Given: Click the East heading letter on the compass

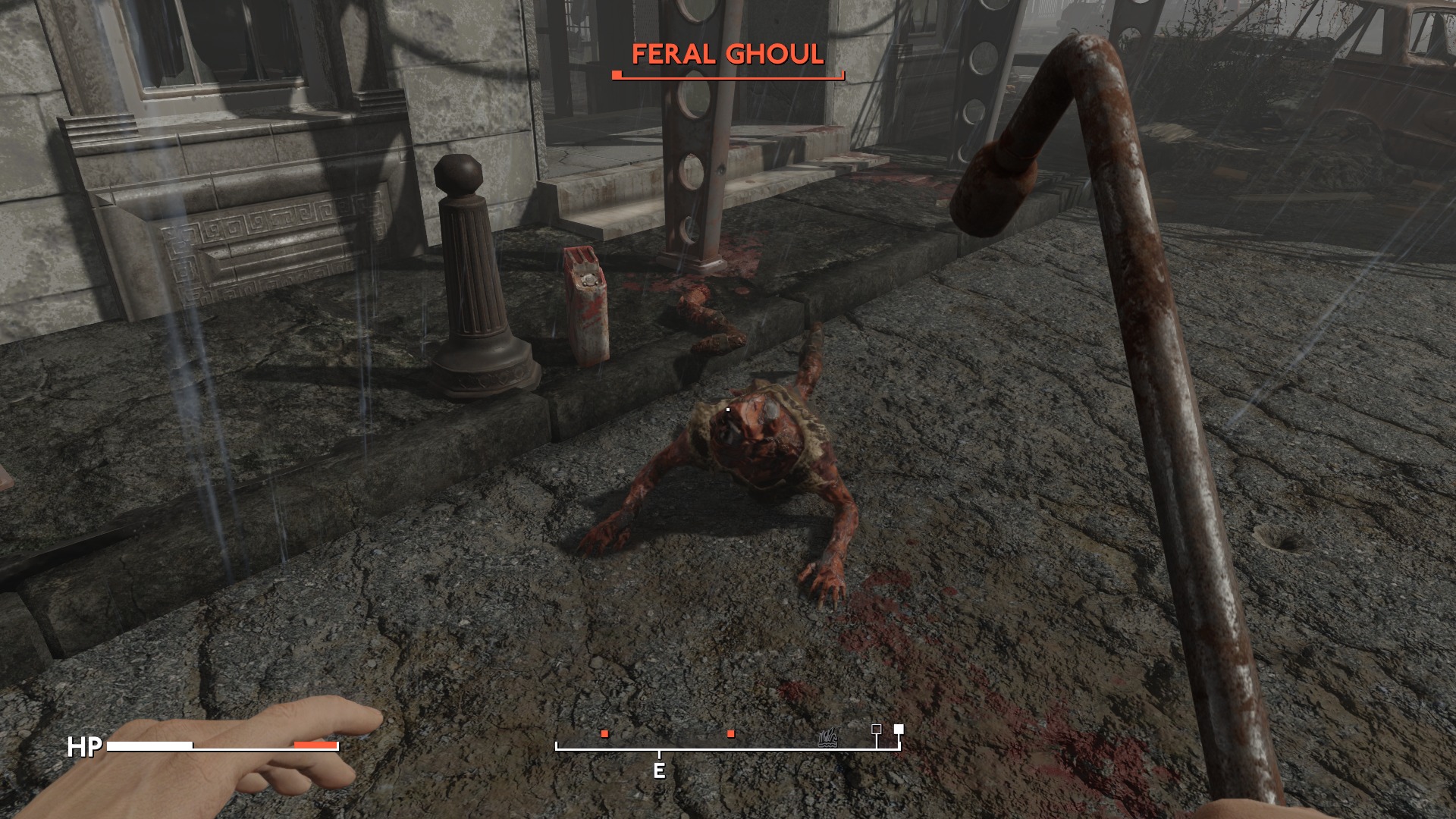Looking at the screenshot, I should click(659, 771).
